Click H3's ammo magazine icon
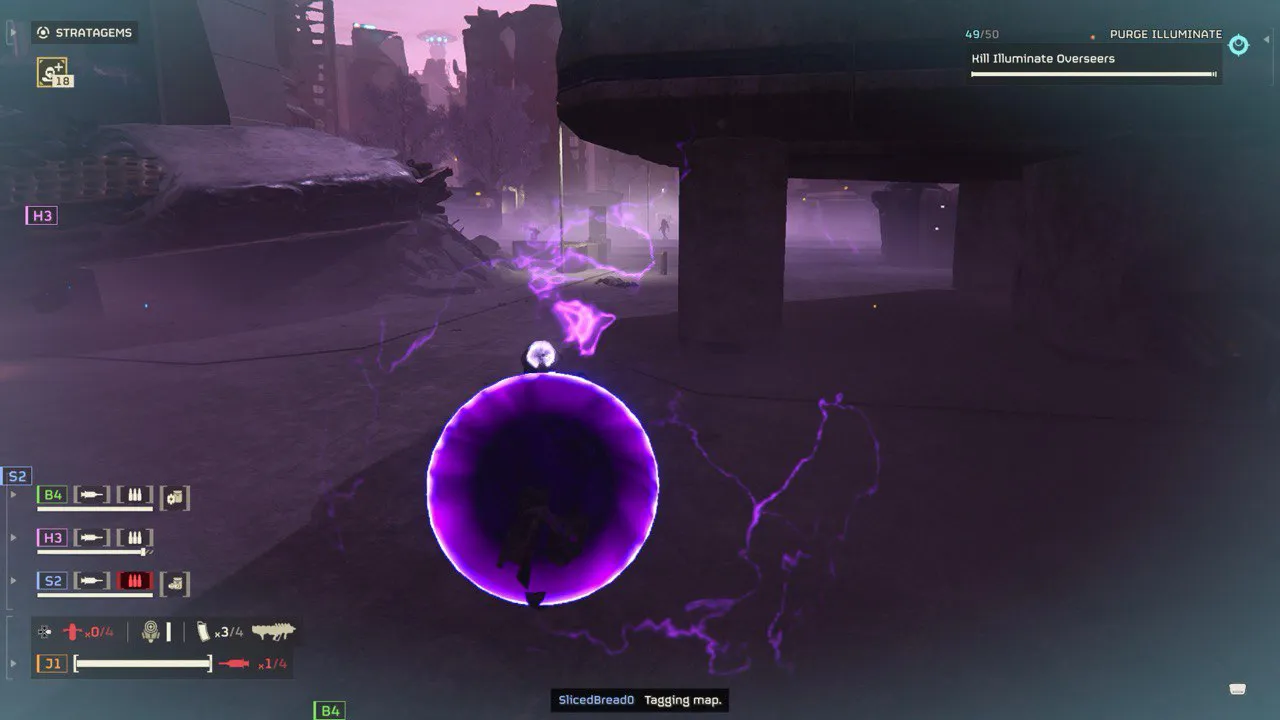 (136, 537)
